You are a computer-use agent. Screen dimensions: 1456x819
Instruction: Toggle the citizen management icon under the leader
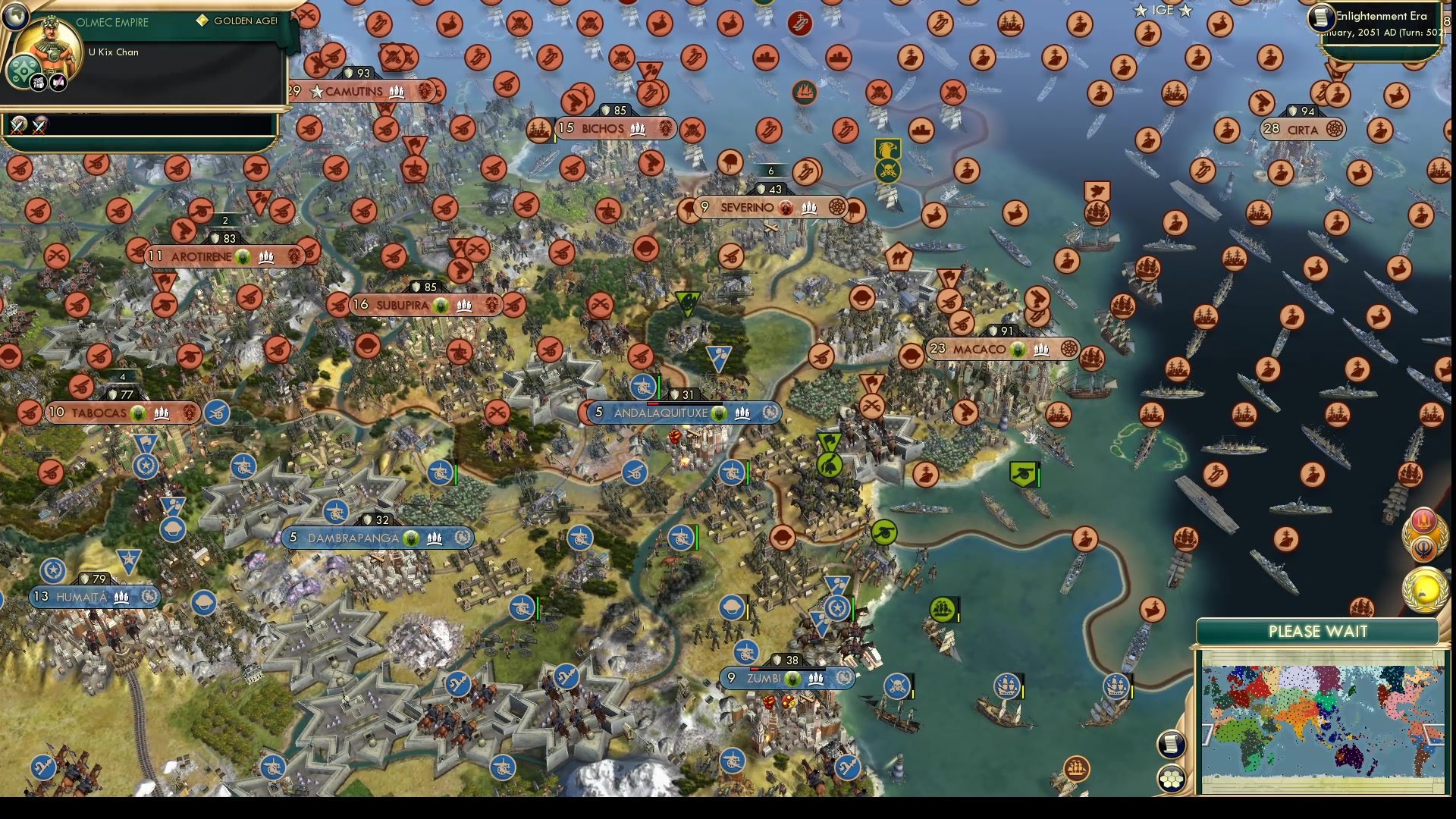click(x=38, y=82)
